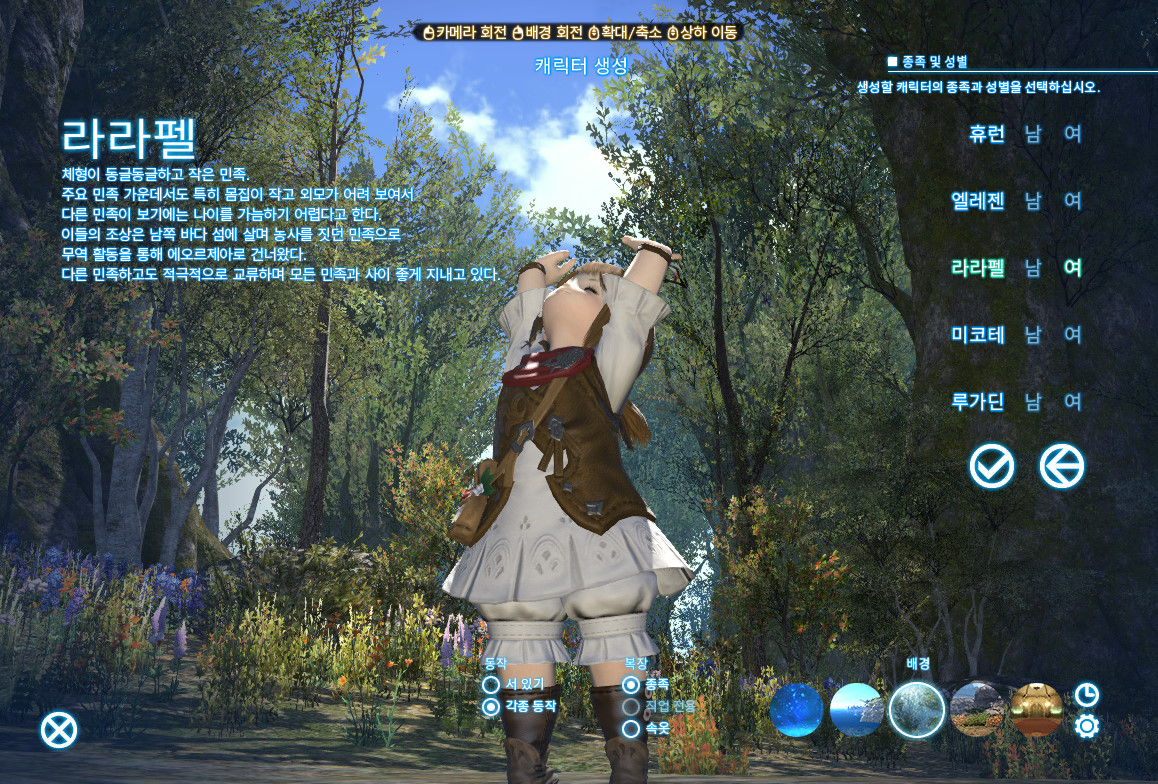Screen dimensions: 1158x784
Task: Choose male Elezen (엘레젠 남)
Action: (x=1033, y=201)
